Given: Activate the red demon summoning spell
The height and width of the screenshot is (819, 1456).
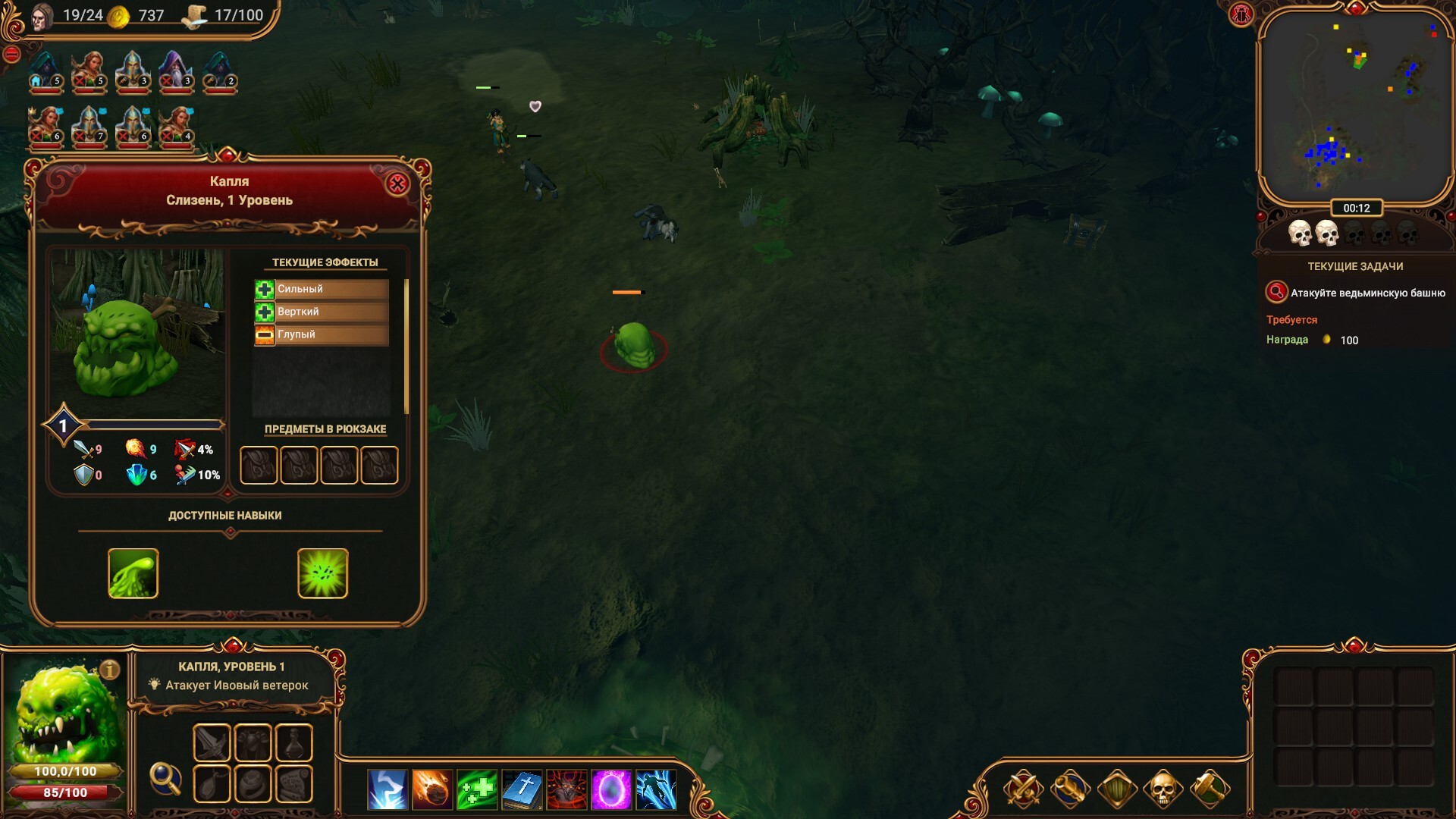Looking at the screenshot, I should tap(566, 789).
